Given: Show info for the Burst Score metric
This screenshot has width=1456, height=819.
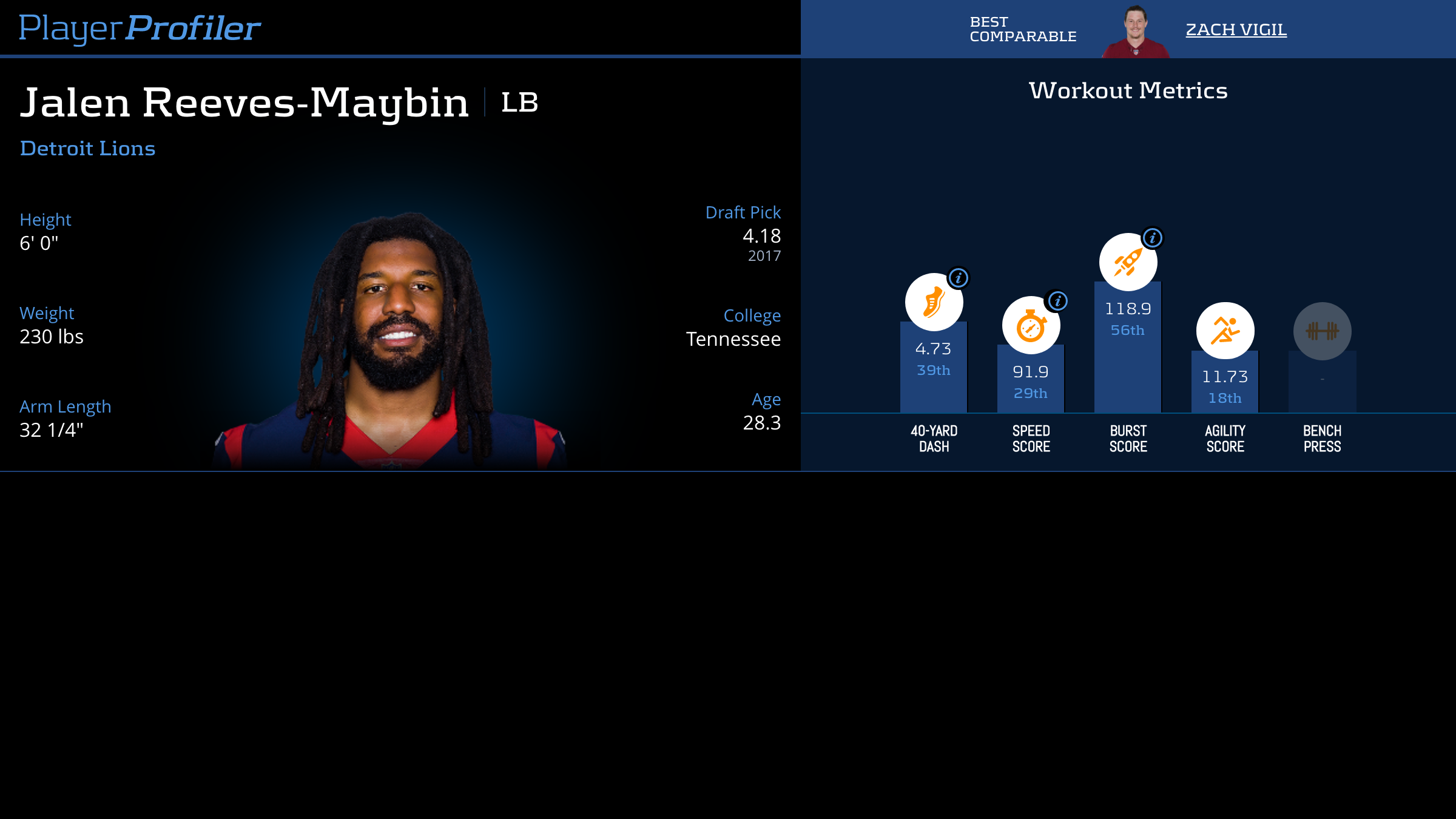Looking at the screenshot, I should tap(1153, 238).
